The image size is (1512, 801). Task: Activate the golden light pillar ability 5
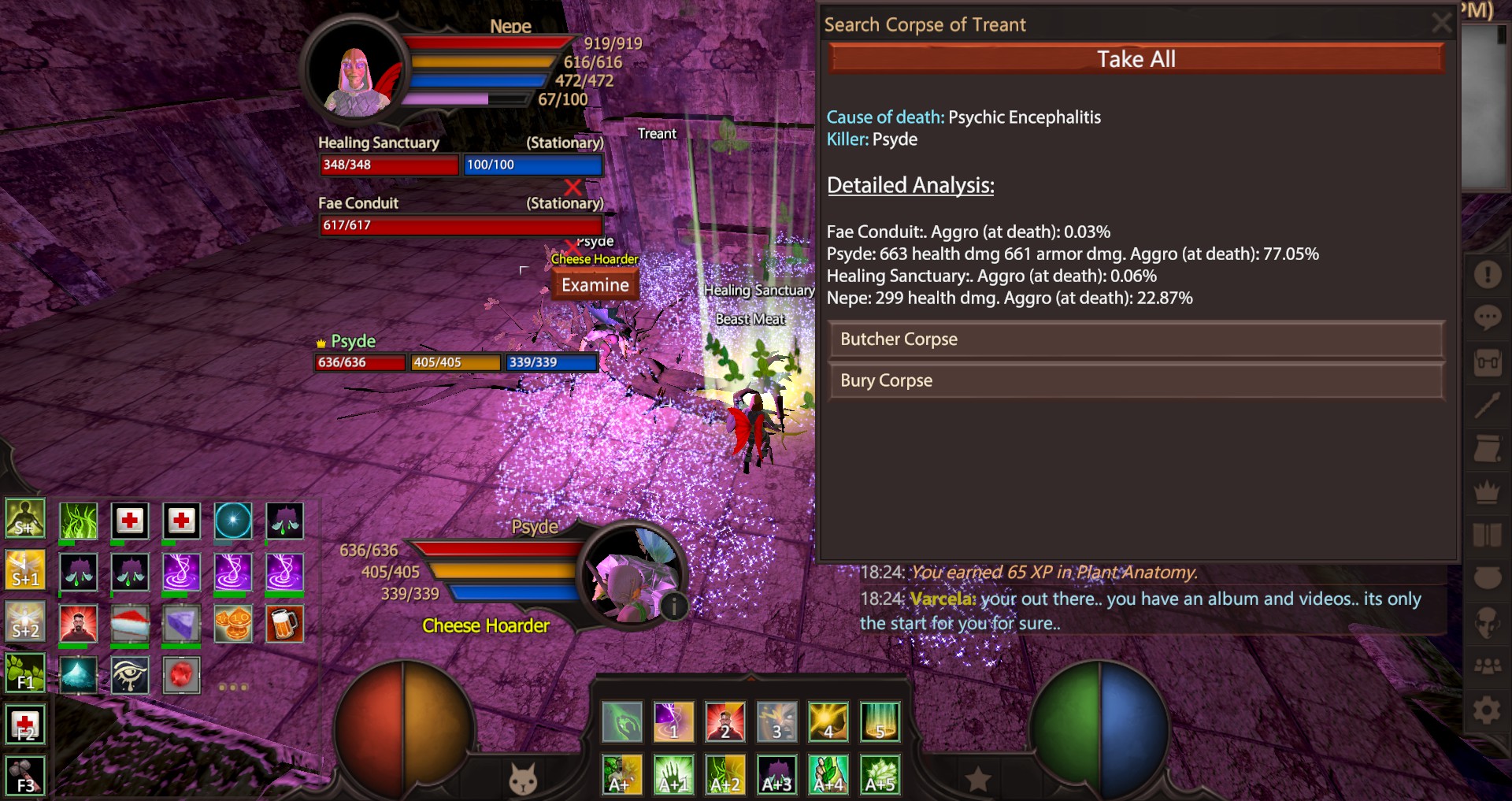click(x=880, y=721)
